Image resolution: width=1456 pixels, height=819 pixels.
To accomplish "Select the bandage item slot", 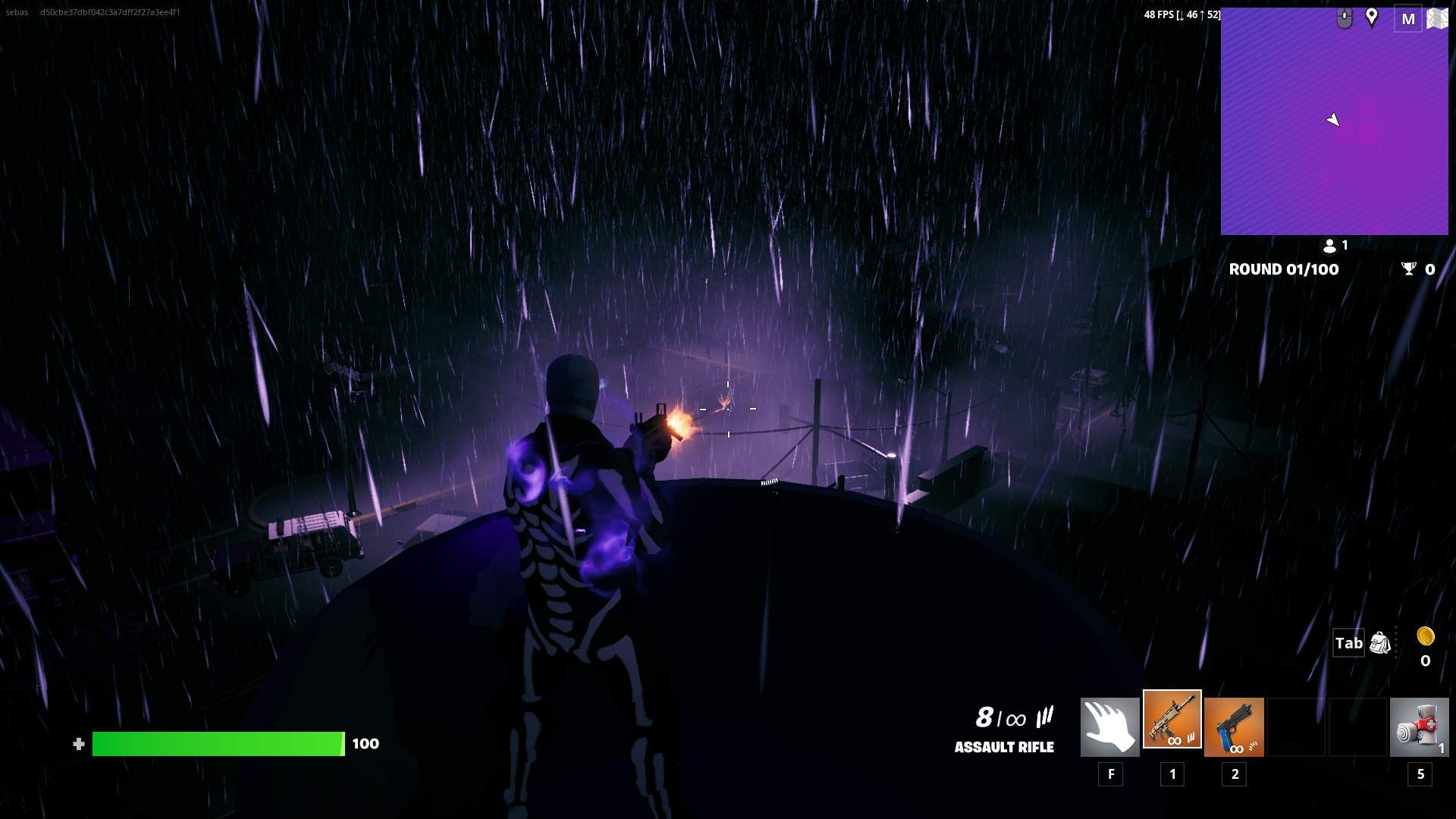I will click(1419, 727).
